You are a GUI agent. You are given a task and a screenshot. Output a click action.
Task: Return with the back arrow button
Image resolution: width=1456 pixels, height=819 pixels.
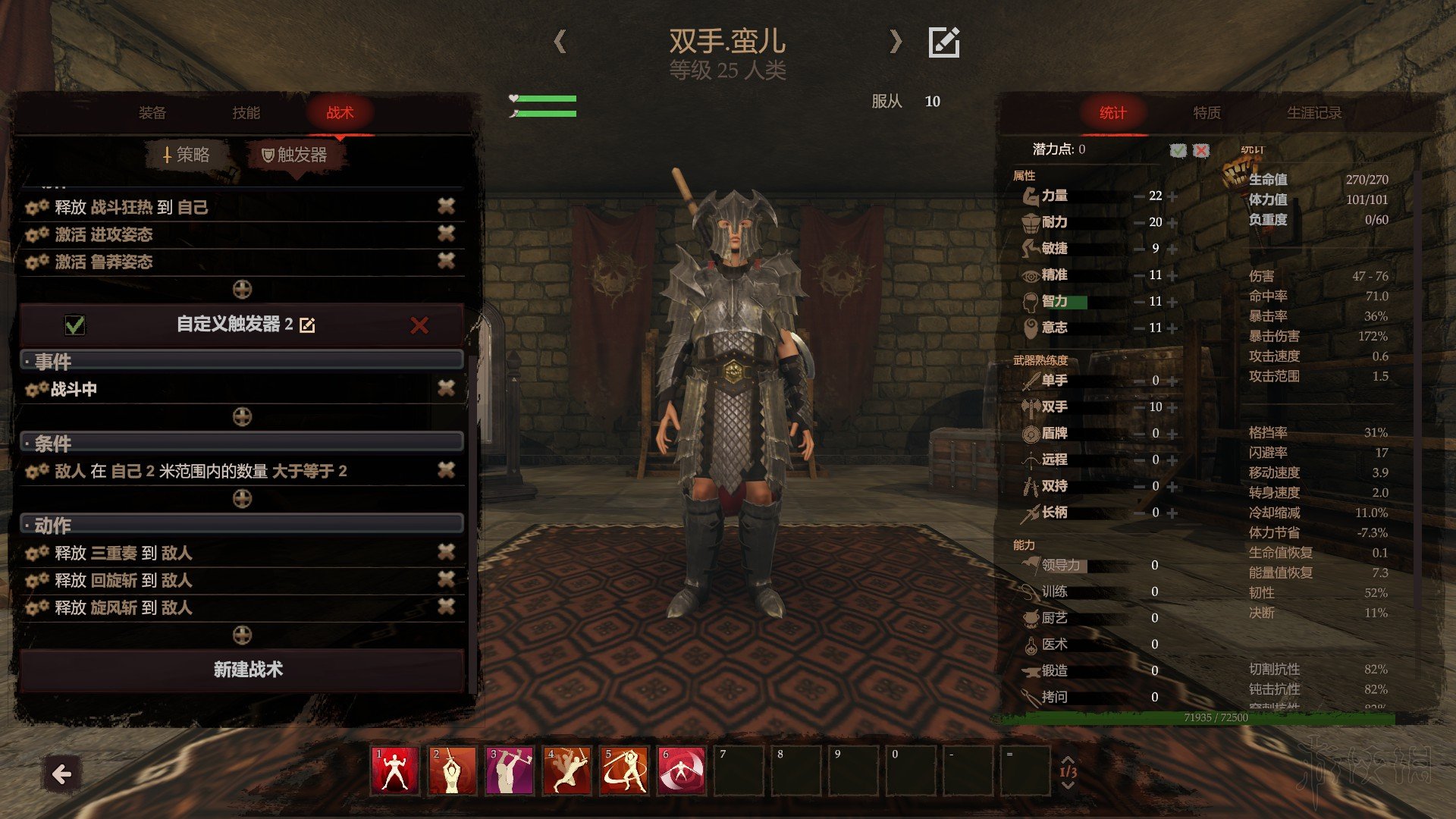(x=62, y=774)
